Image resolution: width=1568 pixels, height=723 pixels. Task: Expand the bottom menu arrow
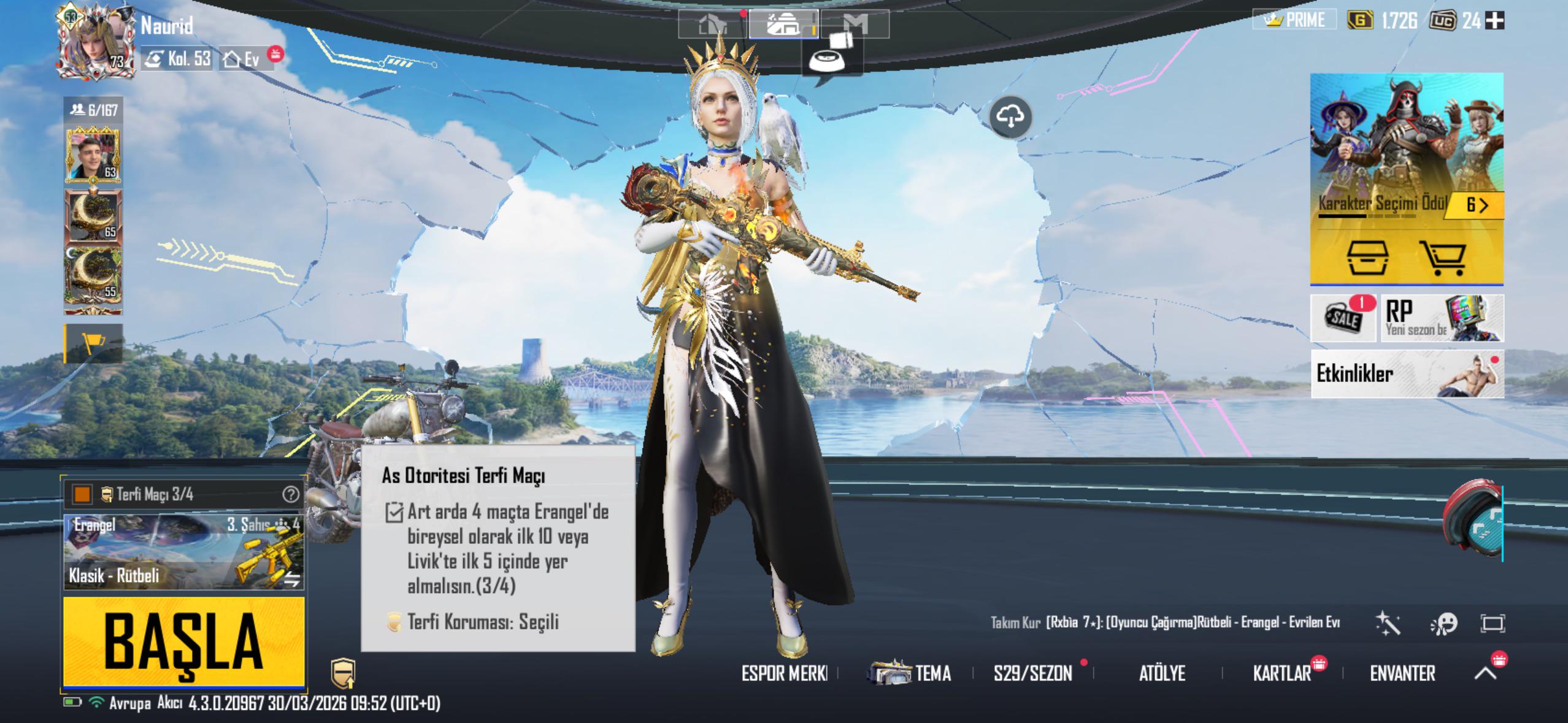[1485, 673]
